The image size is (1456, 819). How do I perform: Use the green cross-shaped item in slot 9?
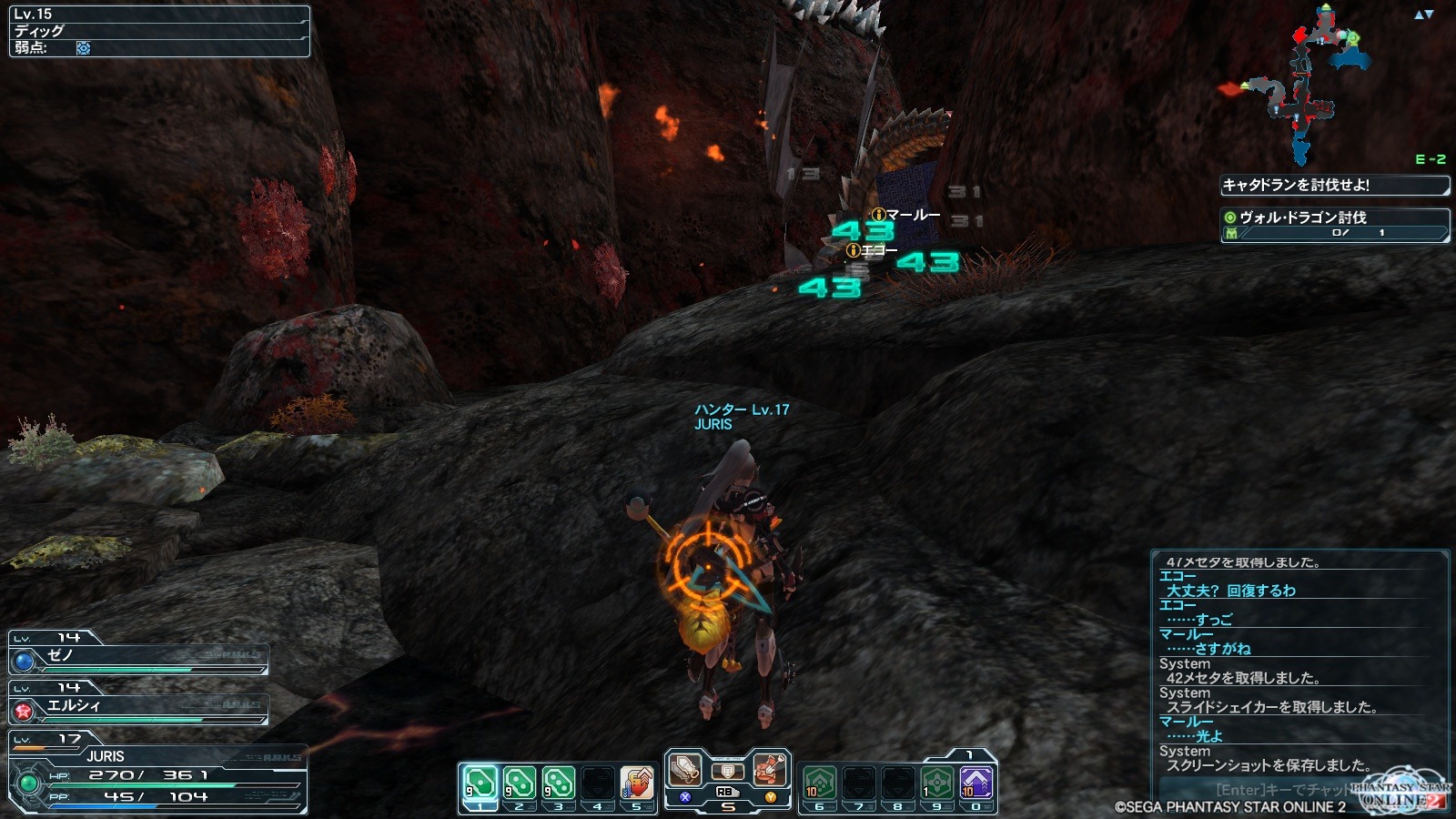[936, 783]
